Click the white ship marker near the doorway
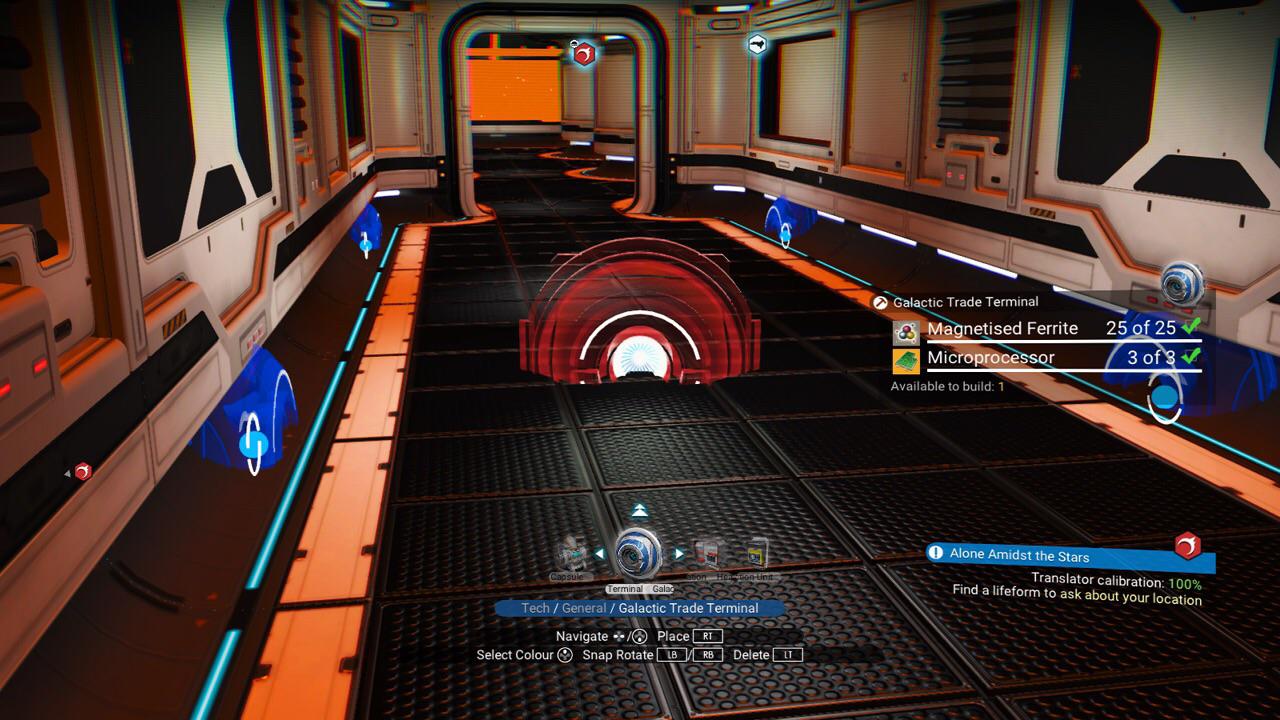 coord(758,45)
